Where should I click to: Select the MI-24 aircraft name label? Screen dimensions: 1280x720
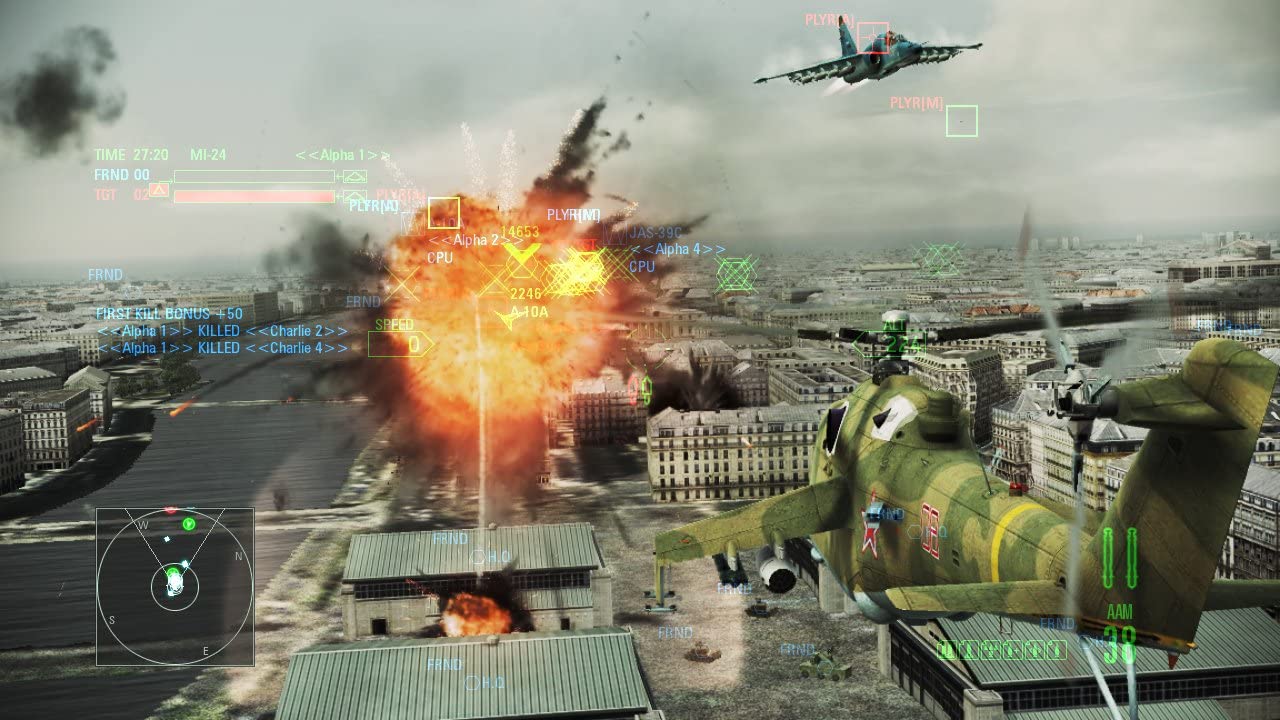208,153
